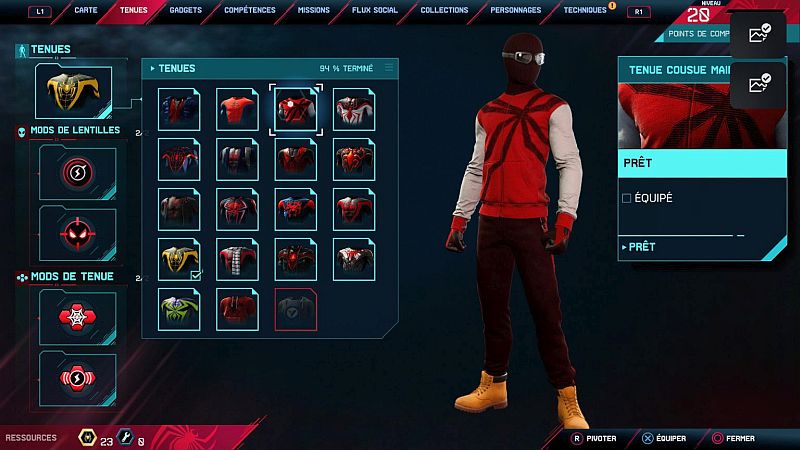View the Personnages tab
Image resolution: width=800 pixels, height=450 pixels.
(516, 10)
